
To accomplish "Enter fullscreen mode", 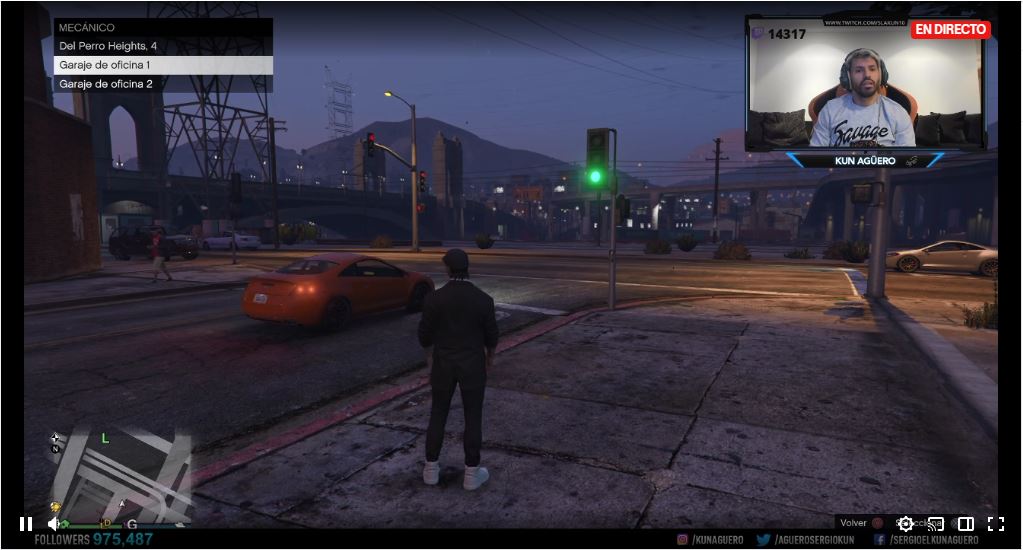I will click(x=996, y=524).
